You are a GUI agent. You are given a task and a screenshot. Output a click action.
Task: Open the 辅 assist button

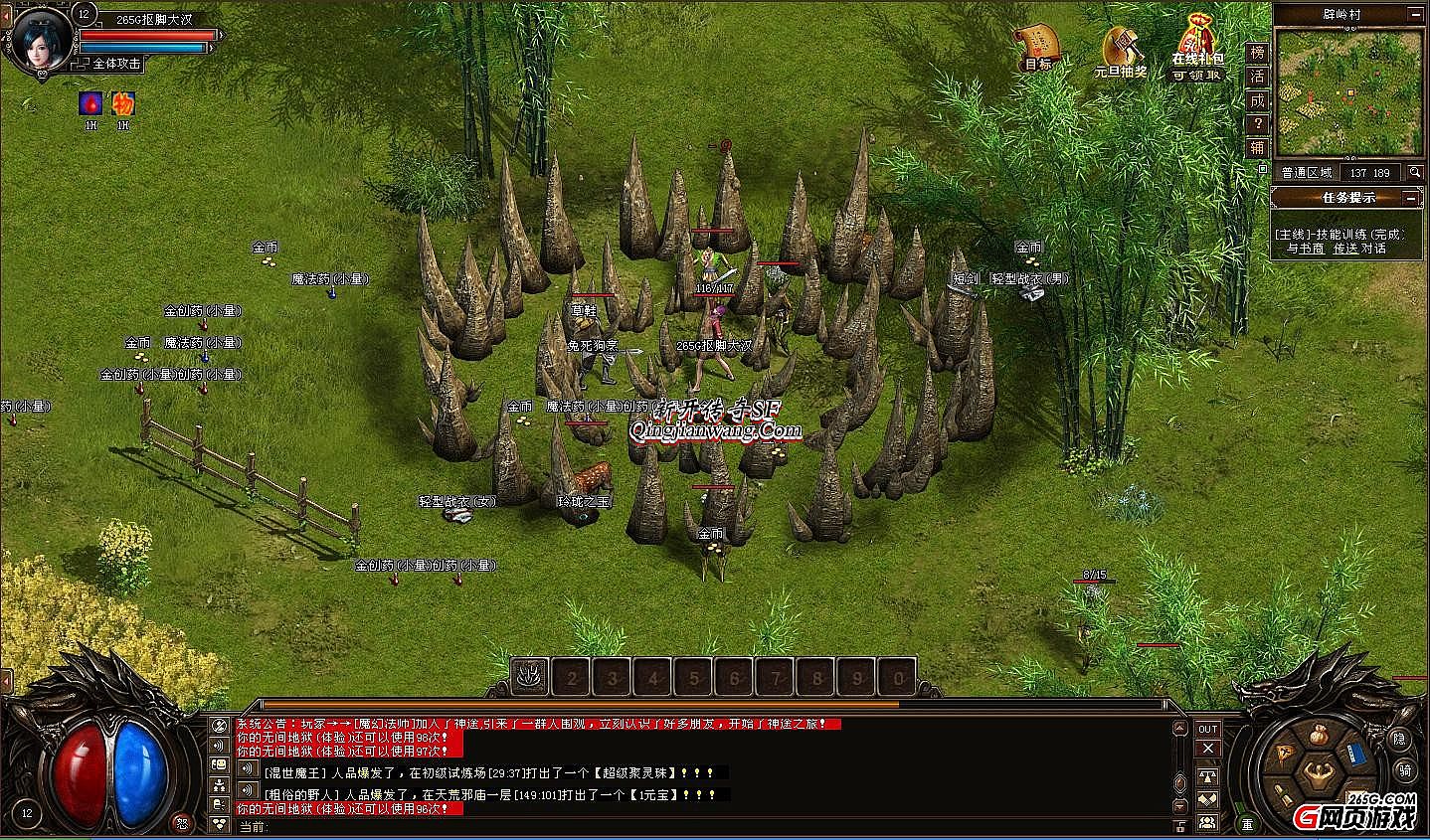click(1258, 148)
